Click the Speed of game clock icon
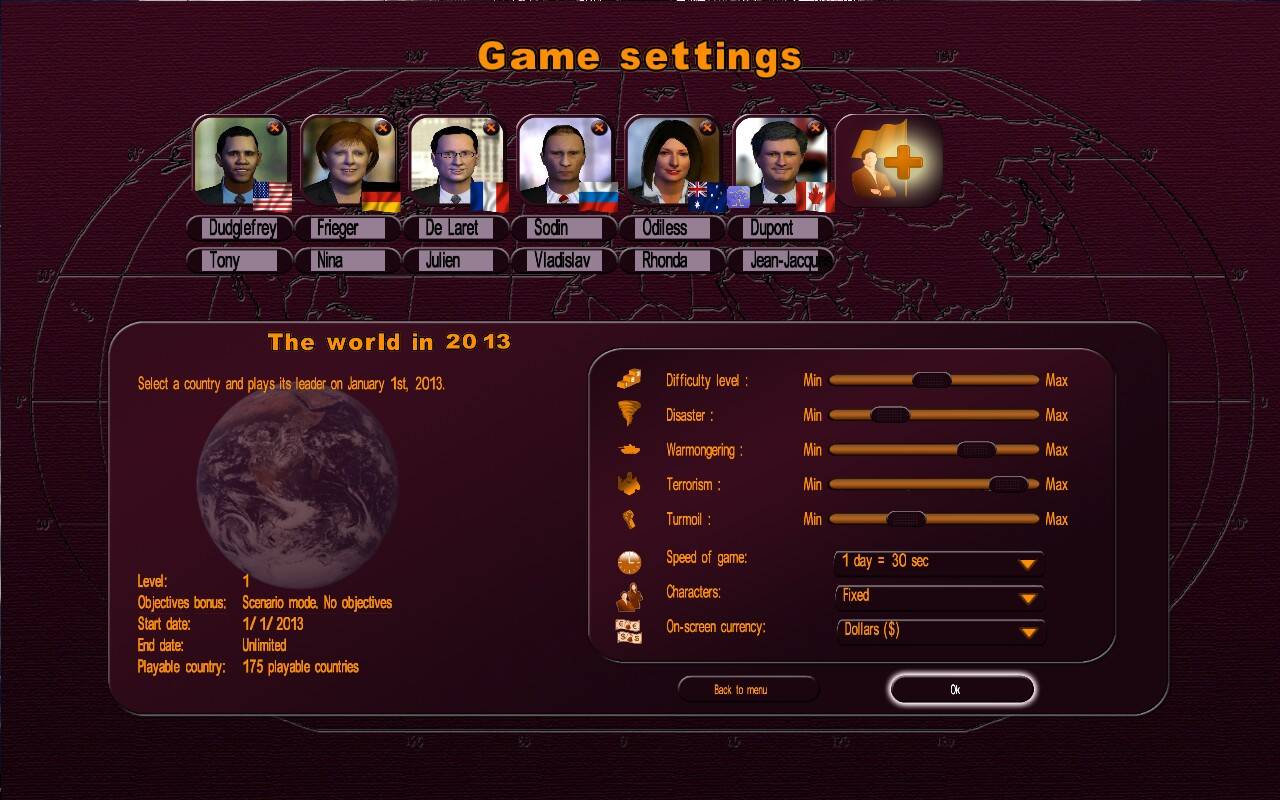1280x800 pixels. pyautogui.click(x=628, y=561)
